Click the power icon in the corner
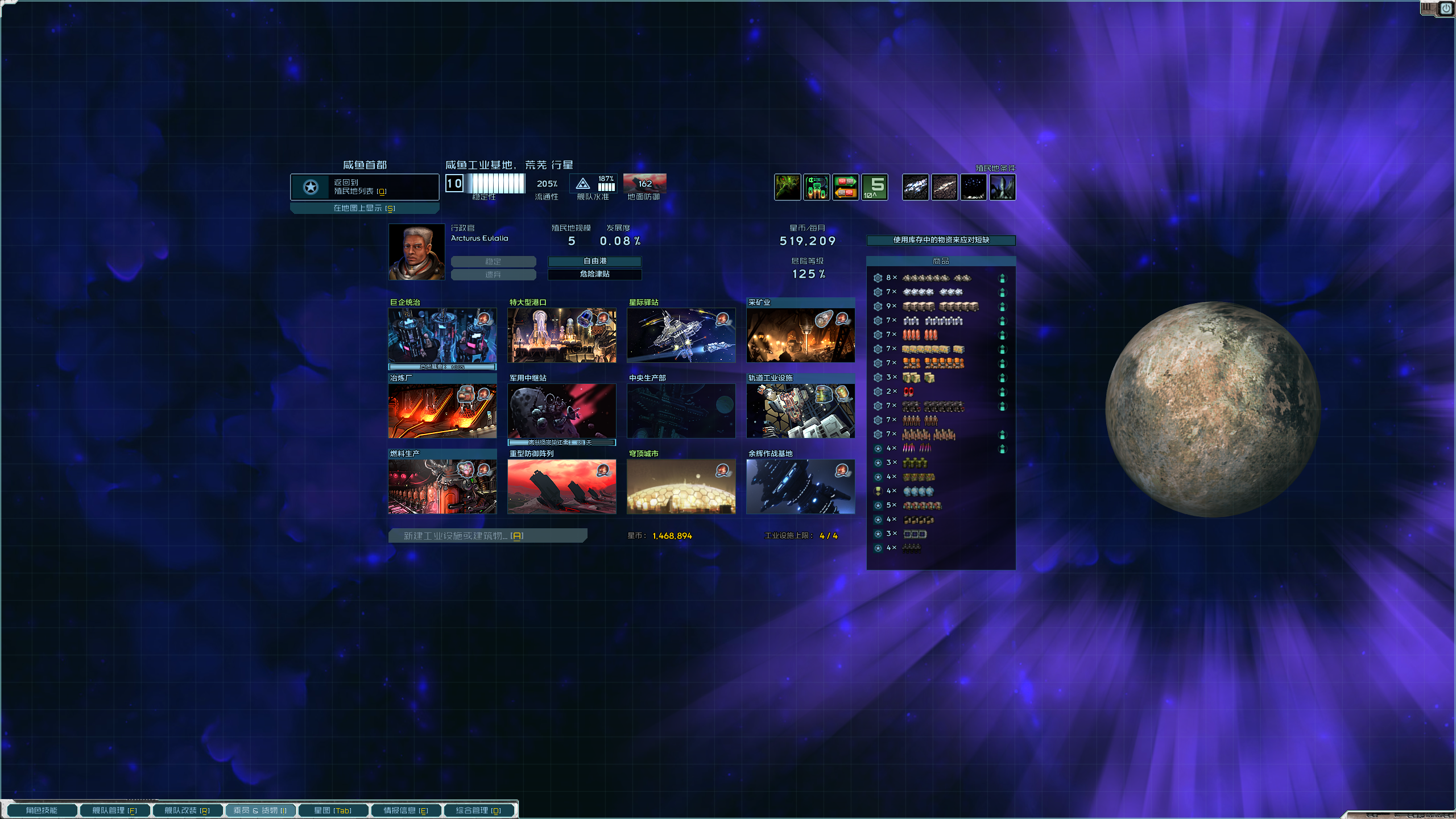Screen dimensions: 1456x819 click(1446, 9)
